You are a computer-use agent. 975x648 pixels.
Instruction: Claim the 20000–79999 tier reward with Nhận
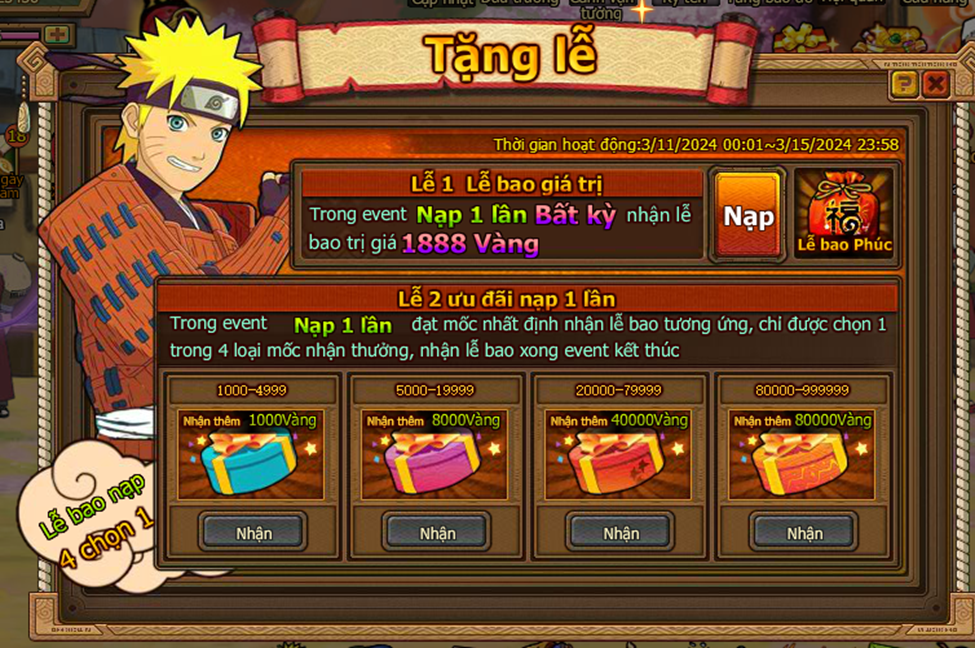tap(620, 533)
